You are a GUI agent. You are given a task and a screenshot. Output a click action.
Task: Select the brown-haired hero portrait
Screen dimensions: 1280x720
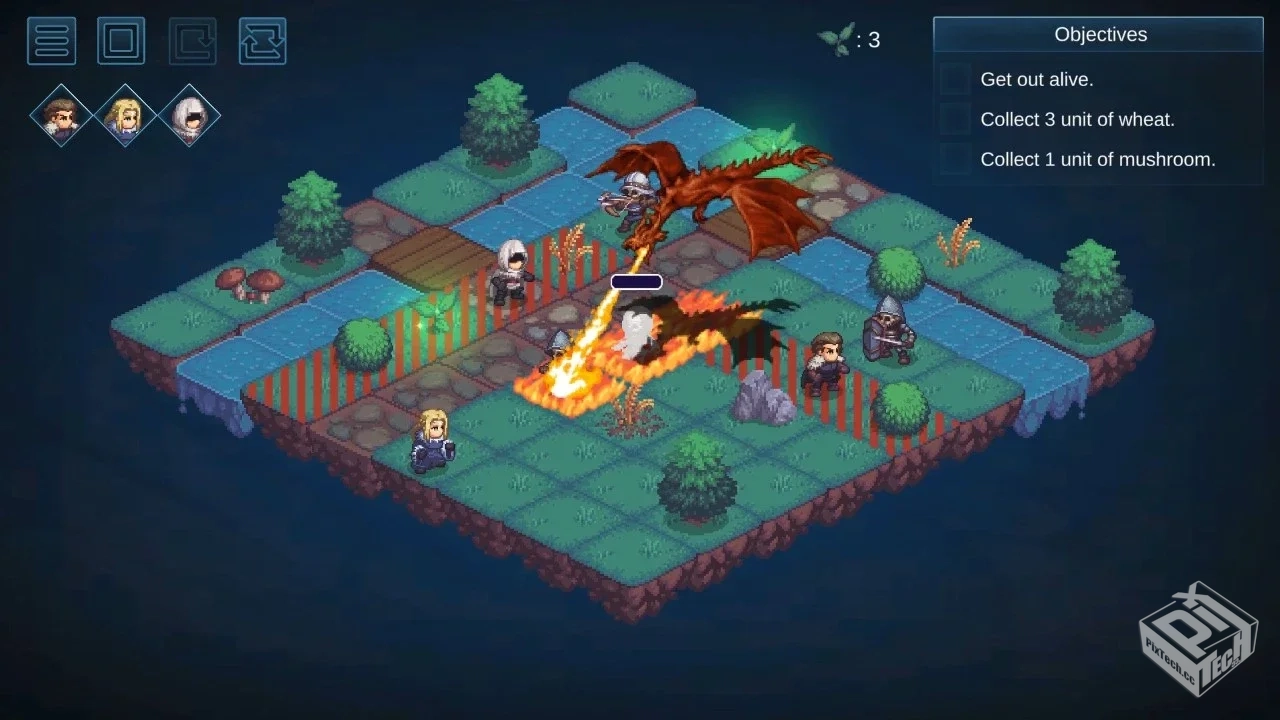pyautogui.click(x=61, y=116)
